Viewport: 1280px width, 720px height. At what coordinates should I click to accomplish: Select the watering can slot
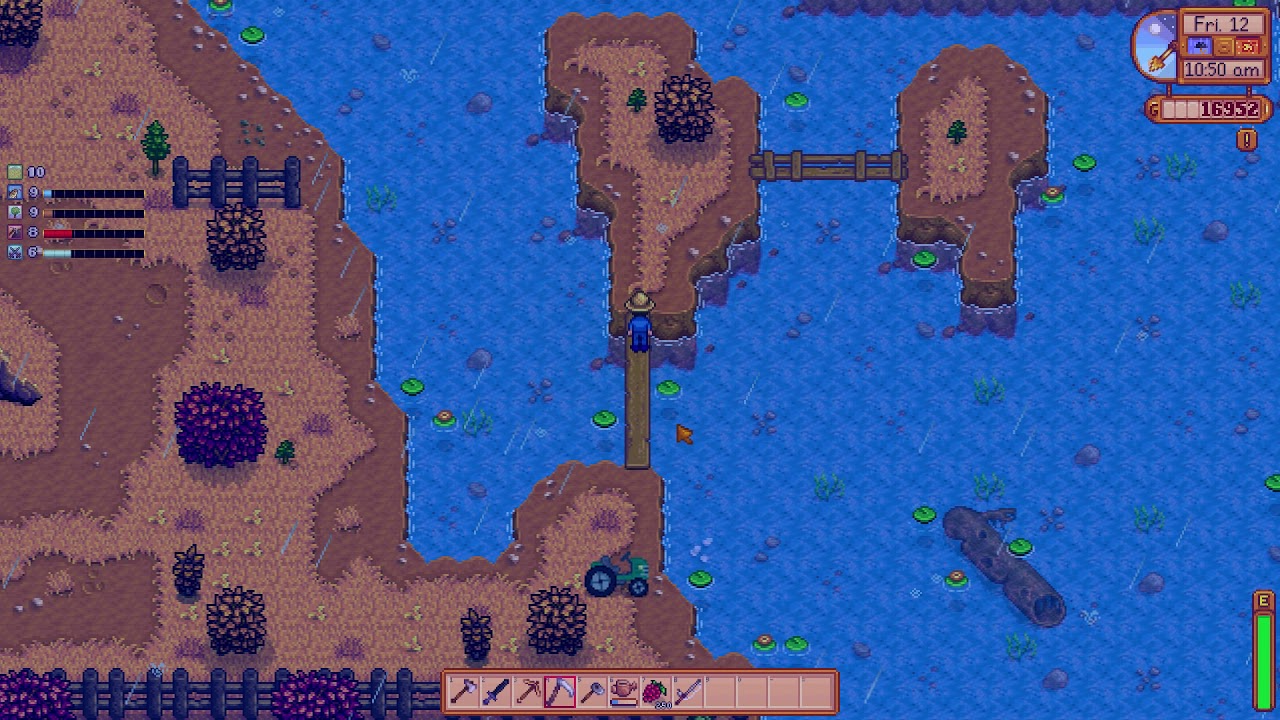(623, 691)
